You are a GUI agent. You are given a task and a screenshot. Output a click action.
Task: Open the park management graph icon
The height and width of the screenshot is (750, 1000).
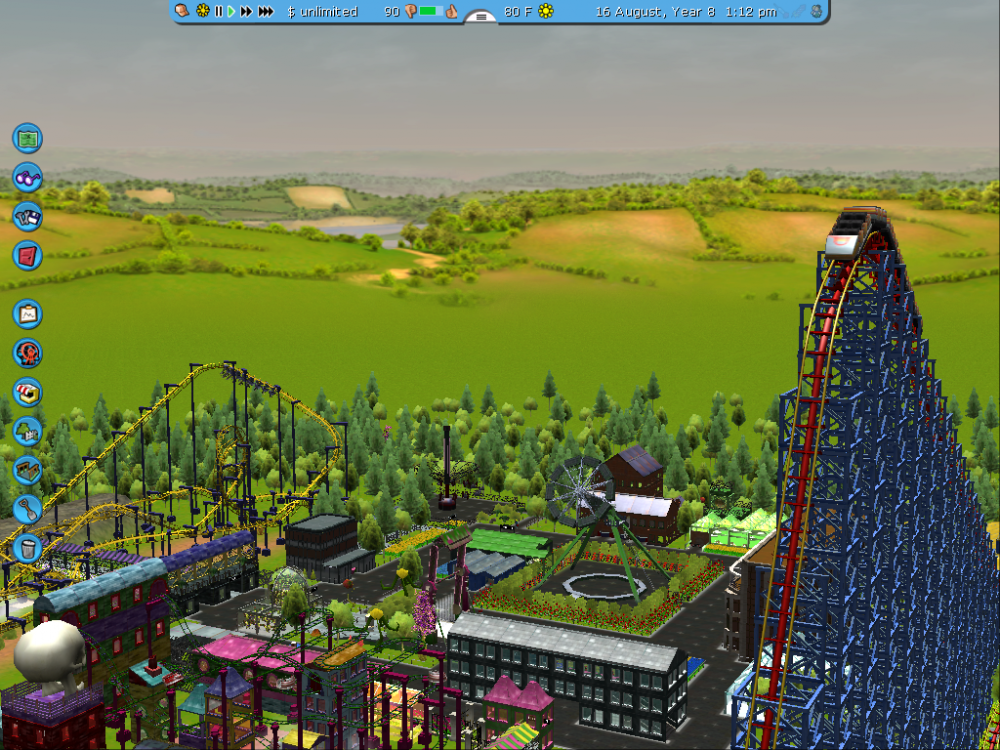pyautogui.click(x=27, y=314)
